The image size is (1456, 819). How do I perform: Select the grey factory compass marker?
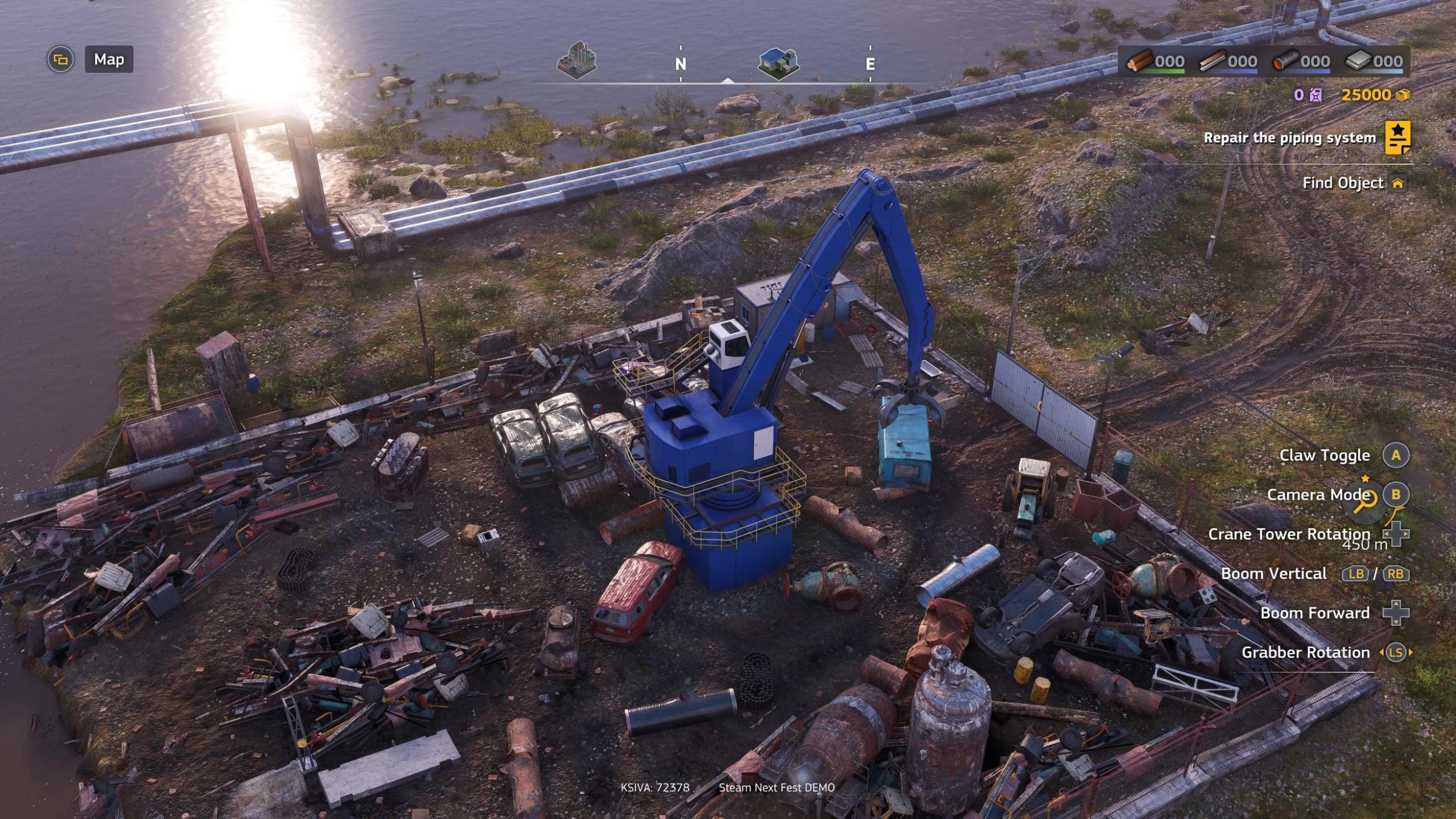pyautogui.click(x=576, y=60)
